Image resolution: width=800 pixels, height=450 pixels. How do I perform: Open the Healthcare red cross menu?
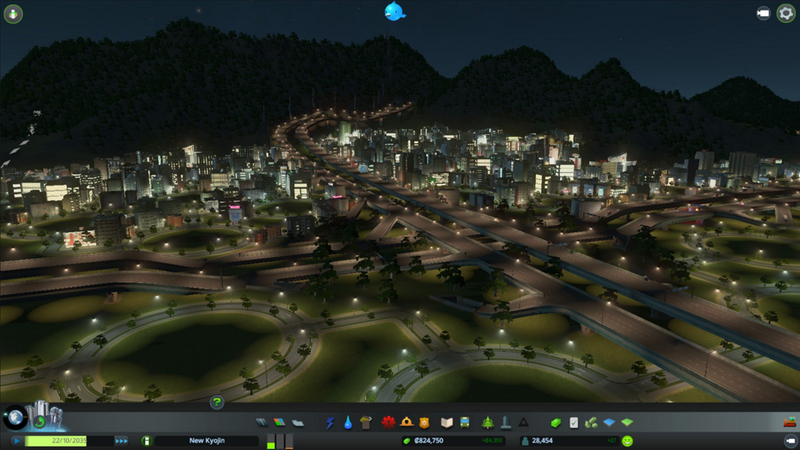(x=388, y=423)
